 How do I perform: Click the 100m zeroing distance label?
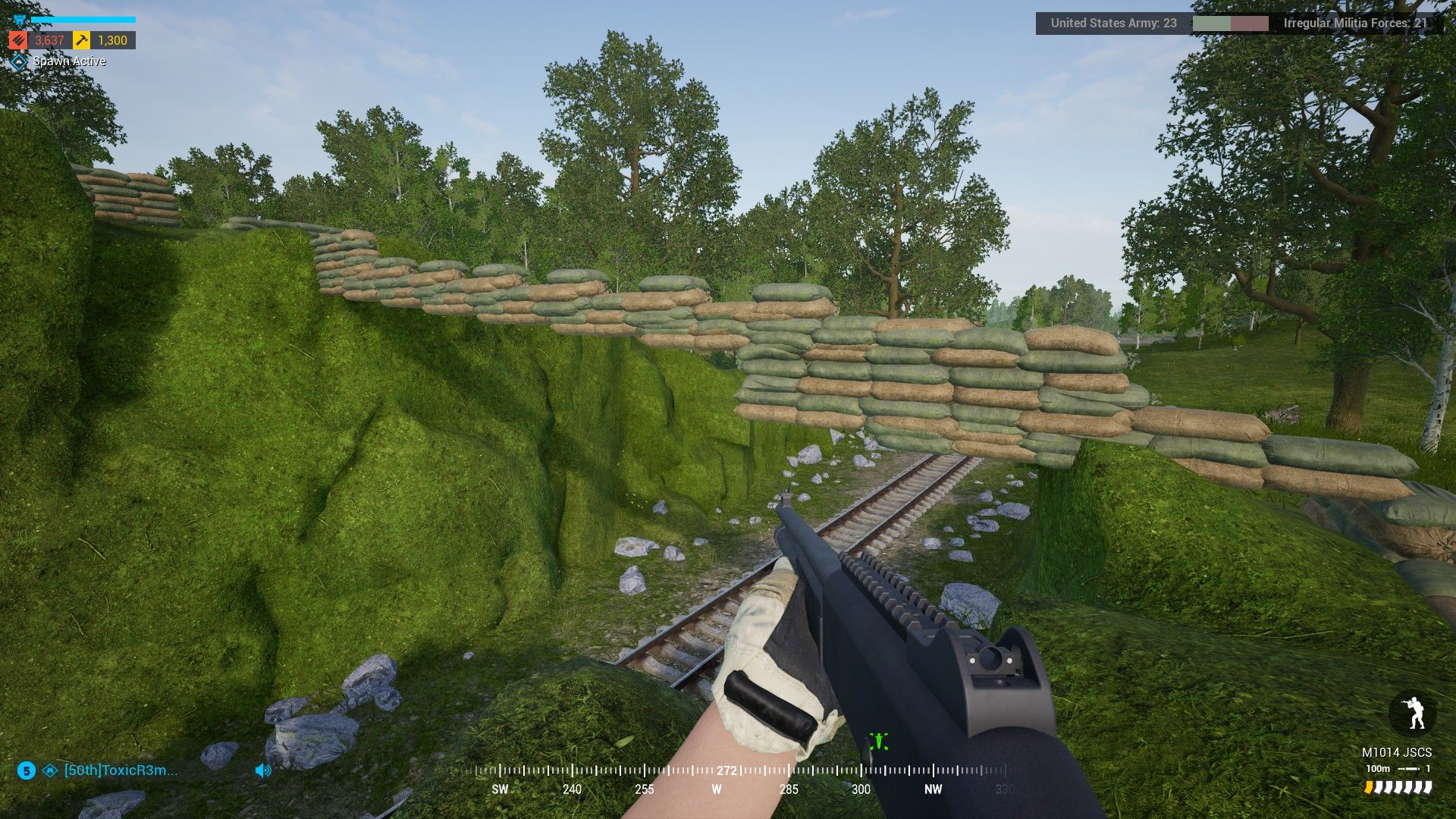[x=1377, y=768]
